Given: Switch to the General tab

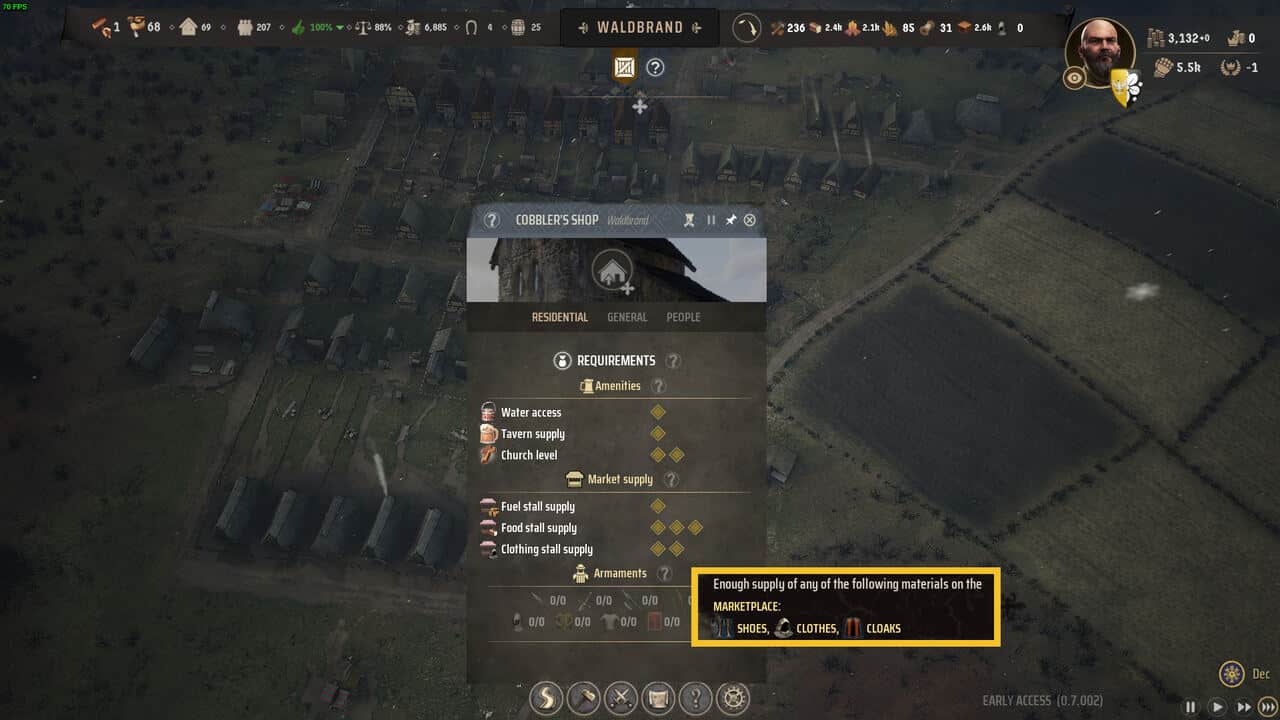Looking at the screenshot, I should coord(627,317).
